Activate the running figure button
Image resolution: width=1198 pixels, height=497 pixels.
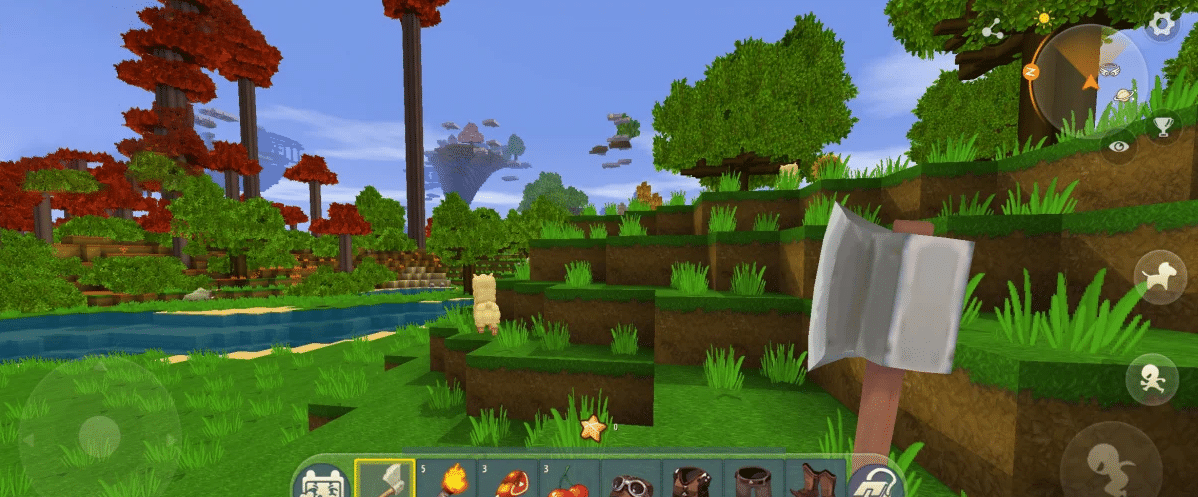click(1151, 380)
